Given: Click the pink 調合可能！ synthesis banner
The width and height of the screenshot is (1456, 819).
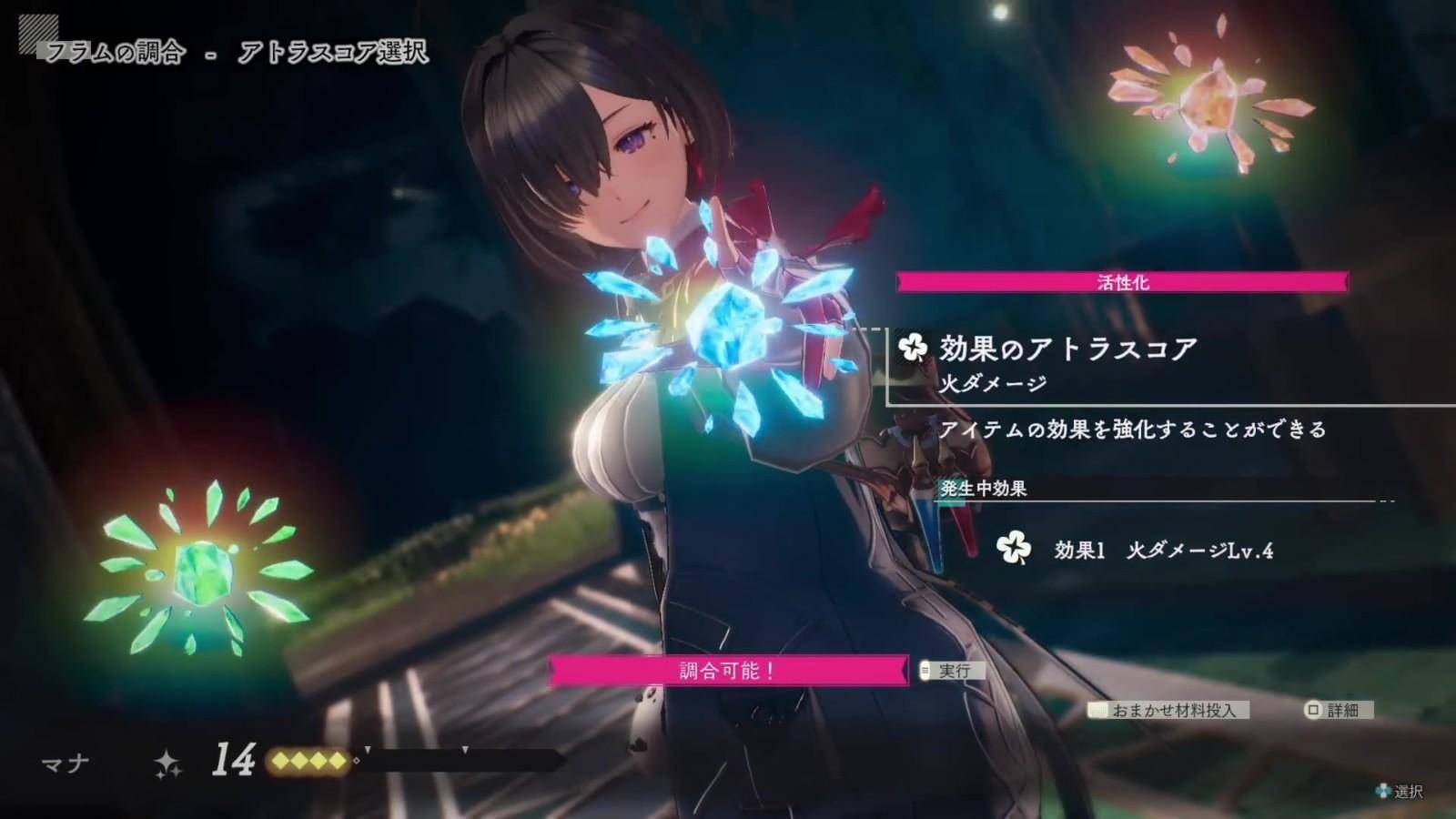Looking at the screenshot, I should (x=728, y=671).
